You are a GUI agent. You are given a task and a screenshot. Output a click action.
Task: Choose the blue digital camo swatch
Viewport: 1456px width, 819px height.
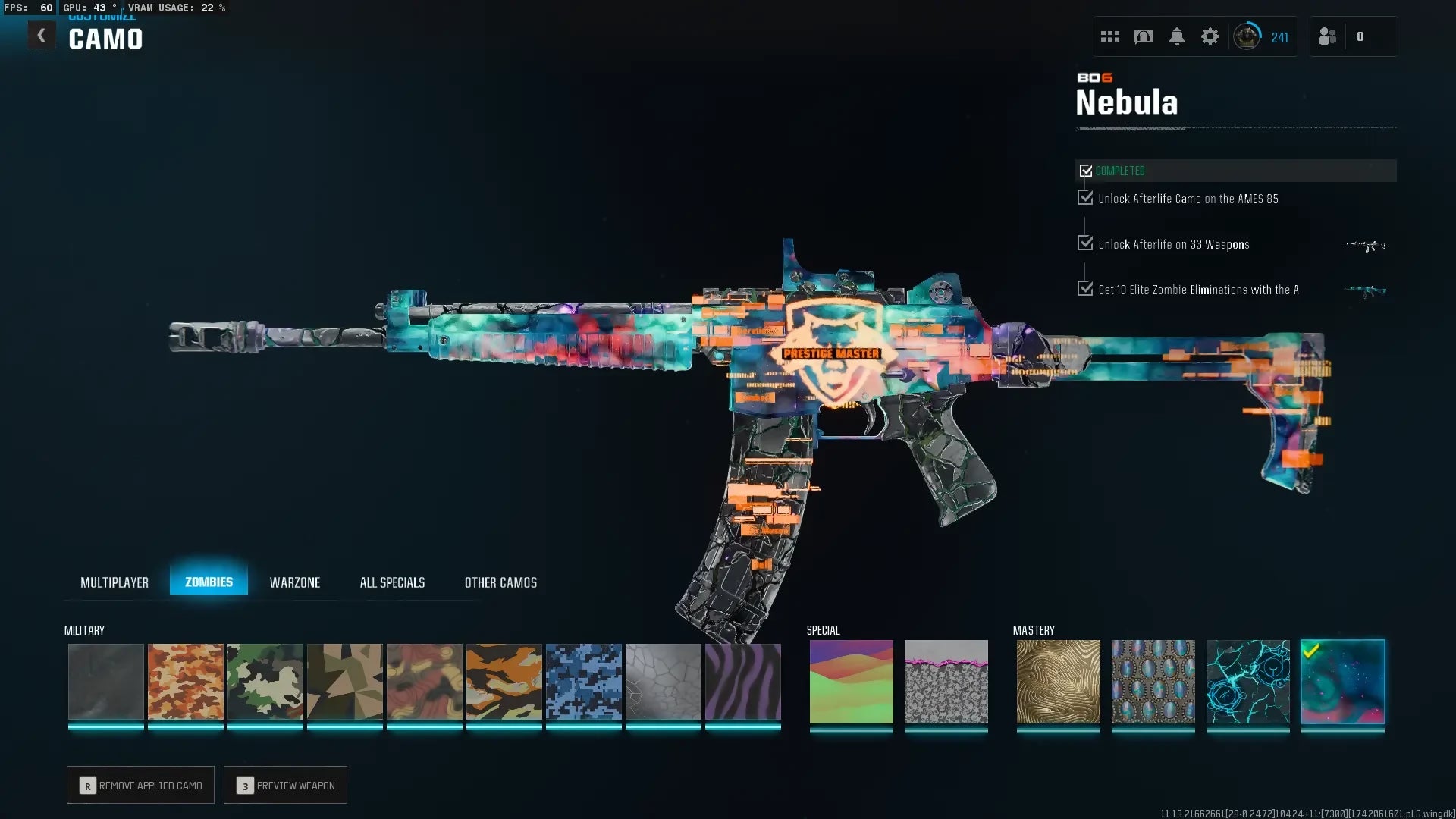(584, 681)
